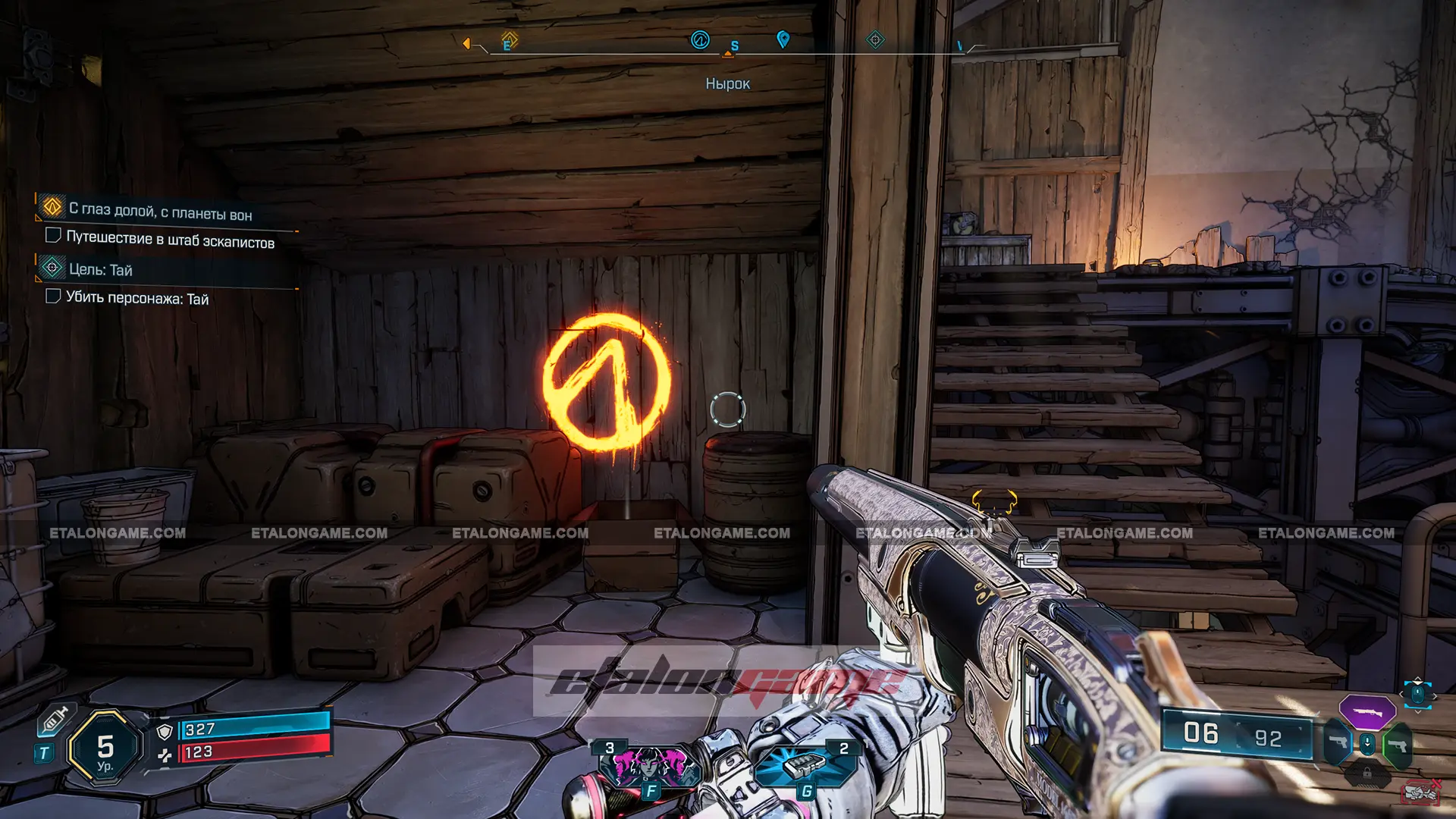Click the orange main quest compass marker
The width and height of the screenshot is (1456, 819).
pyautogui.click(x=510, y=39)
